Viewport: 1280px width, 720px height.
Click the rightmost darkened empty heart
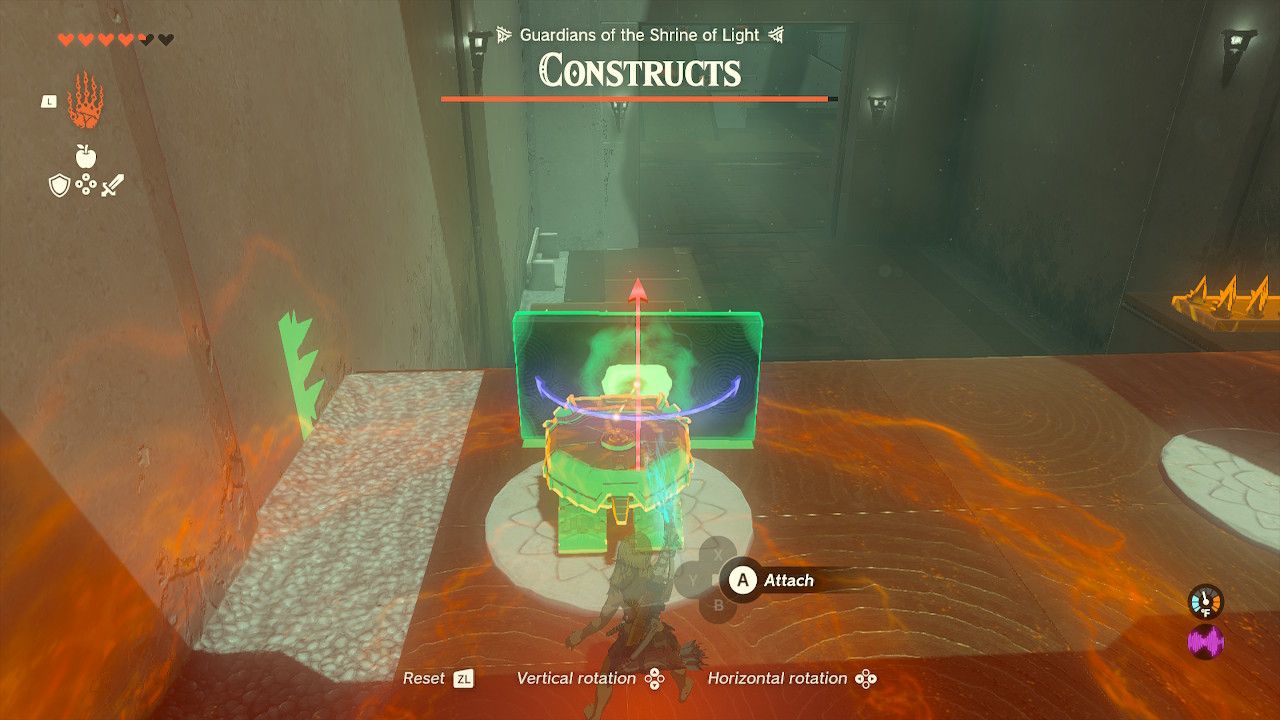tap(165, 39)
